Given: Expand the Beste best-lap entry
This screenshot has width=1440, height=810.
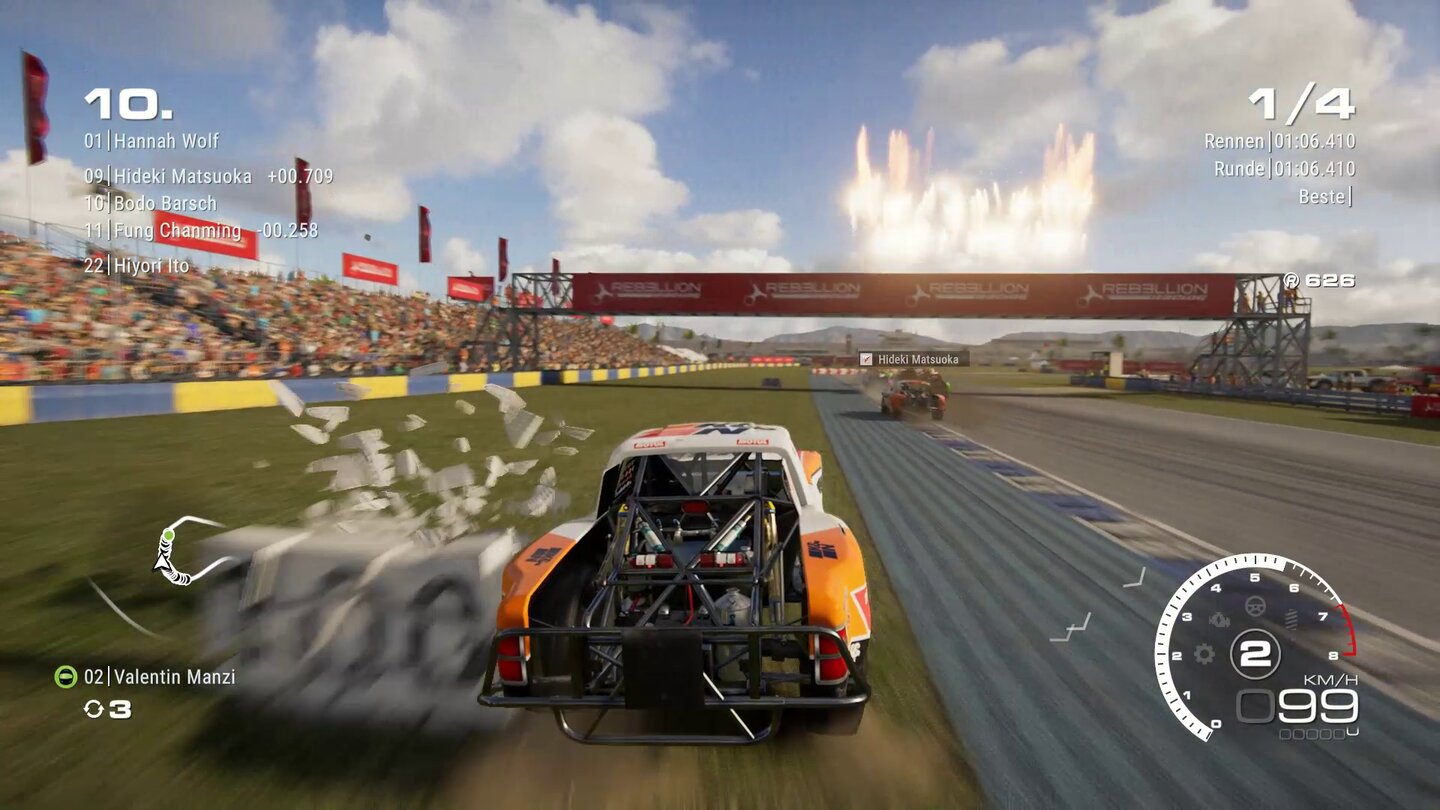Looking at the screenshot, I should tap(1325, 196).
